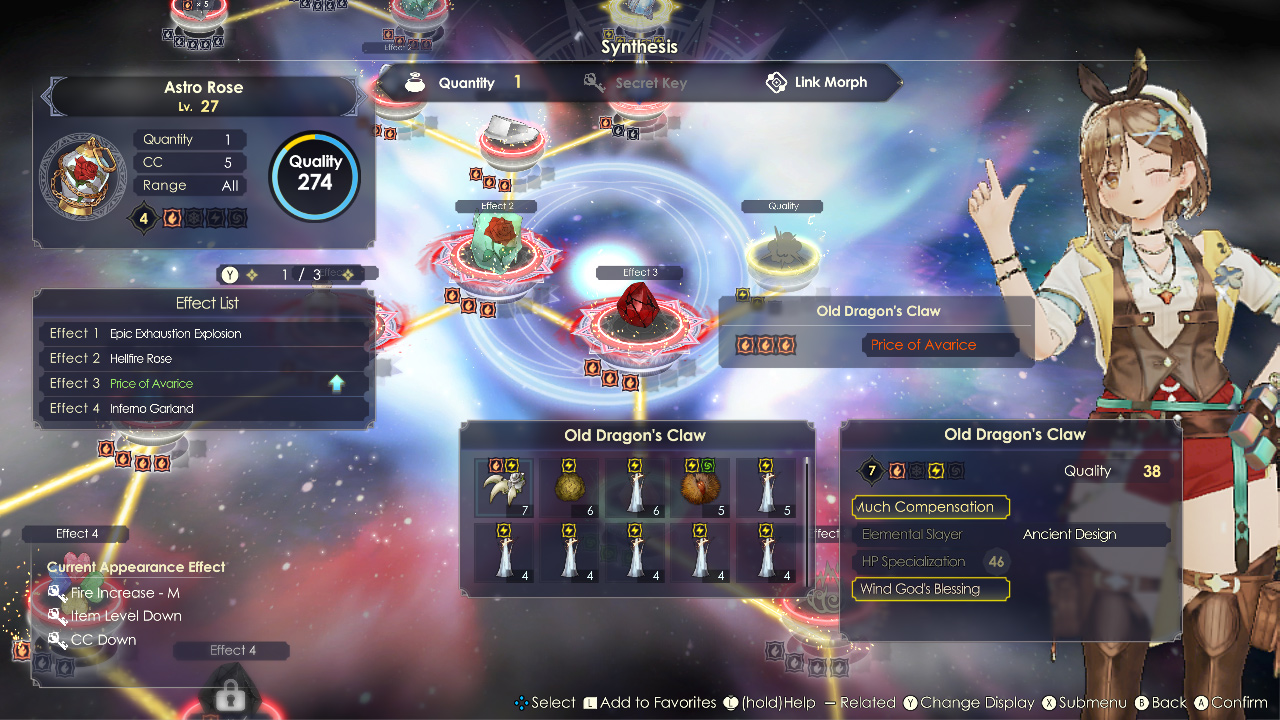Image resolution: width=1280 pixels, height=720 pixels.
Task: Toggle the Wind God's Blessing trait
Action: click(930, 589)
